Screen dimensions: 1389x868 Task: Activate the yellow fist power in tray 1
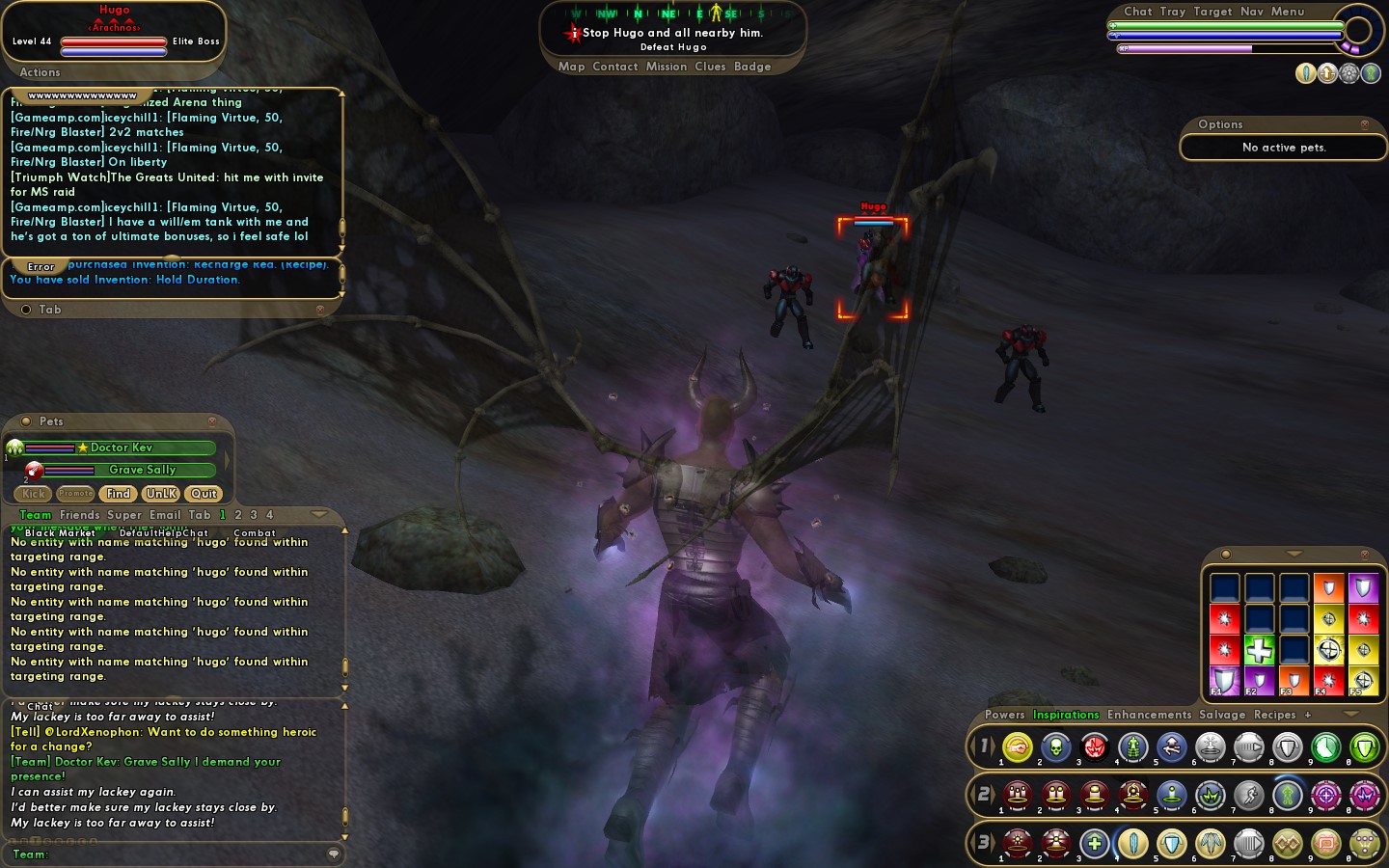[x=1017, y=747]
